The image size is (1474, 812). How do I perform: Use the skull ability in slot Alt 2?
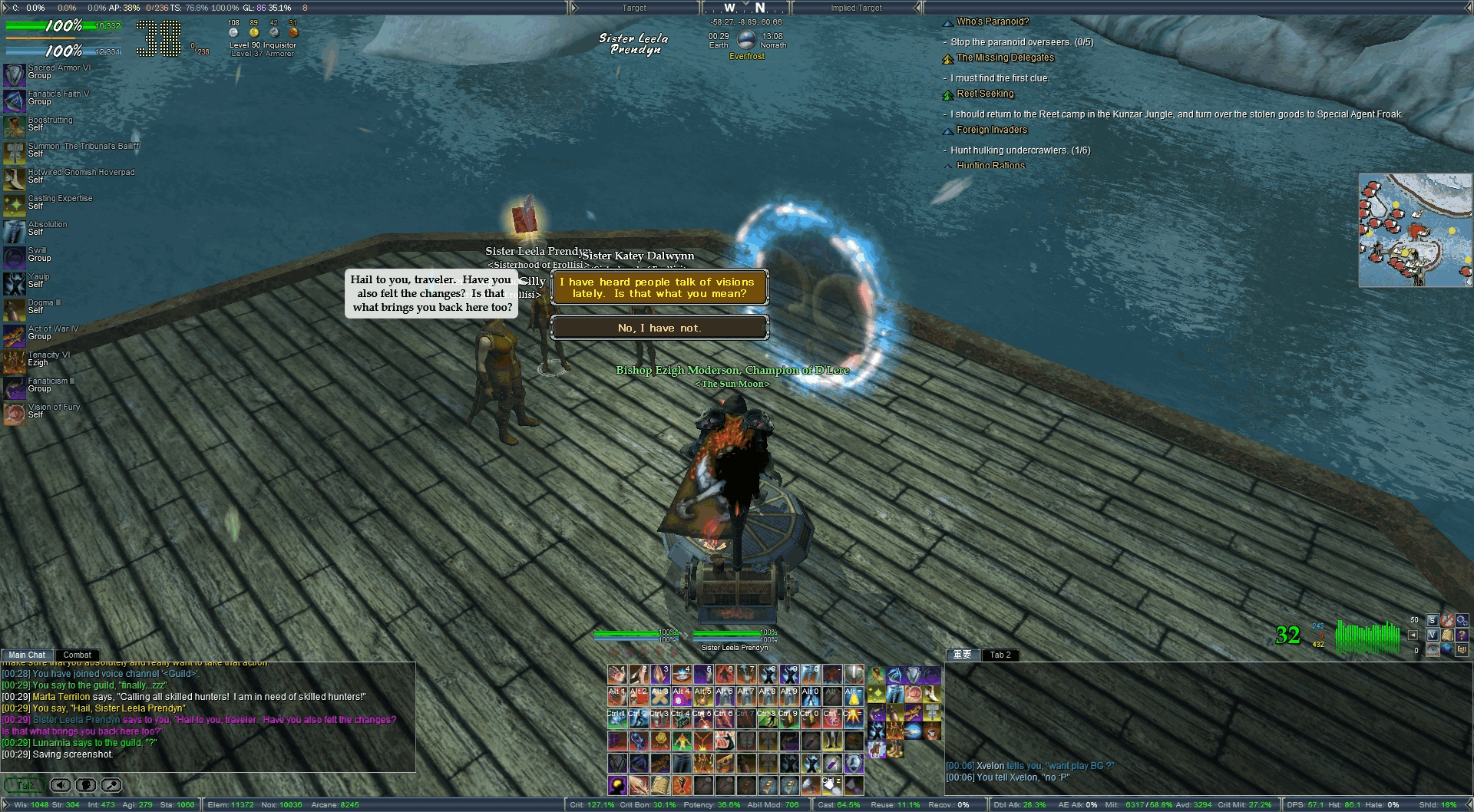tap(639, 696)
